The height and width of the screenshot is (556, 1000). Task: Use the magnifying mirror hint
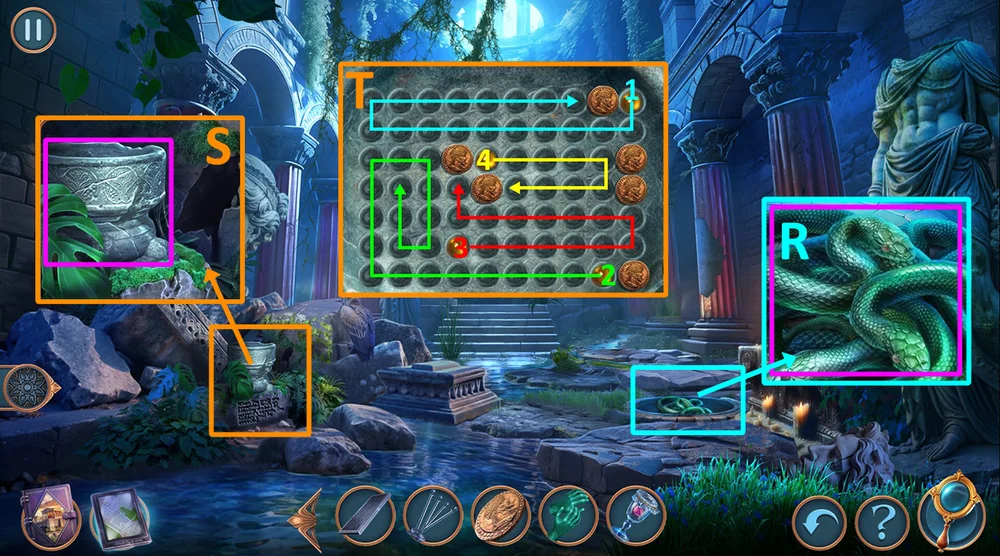click(949, 512)
